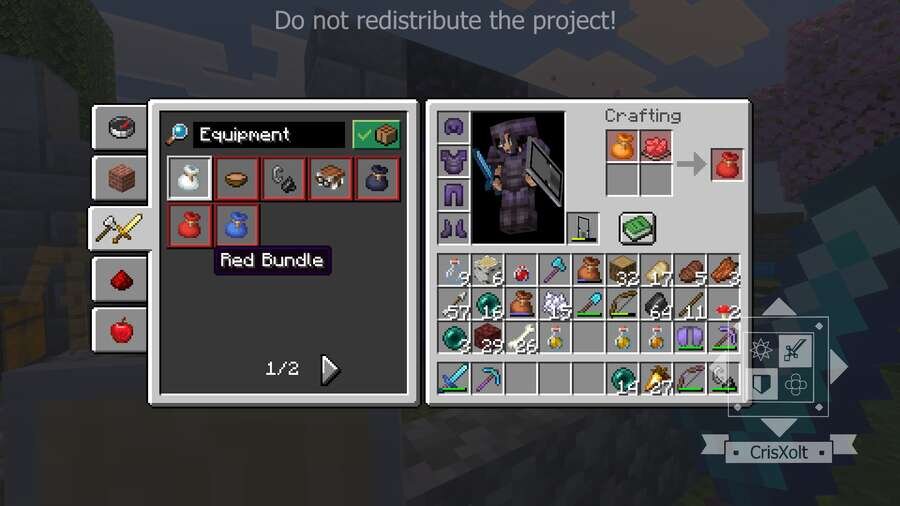900x506 pixels.
Task: Click the shield icon on touch pad
Action: [764, 384]
